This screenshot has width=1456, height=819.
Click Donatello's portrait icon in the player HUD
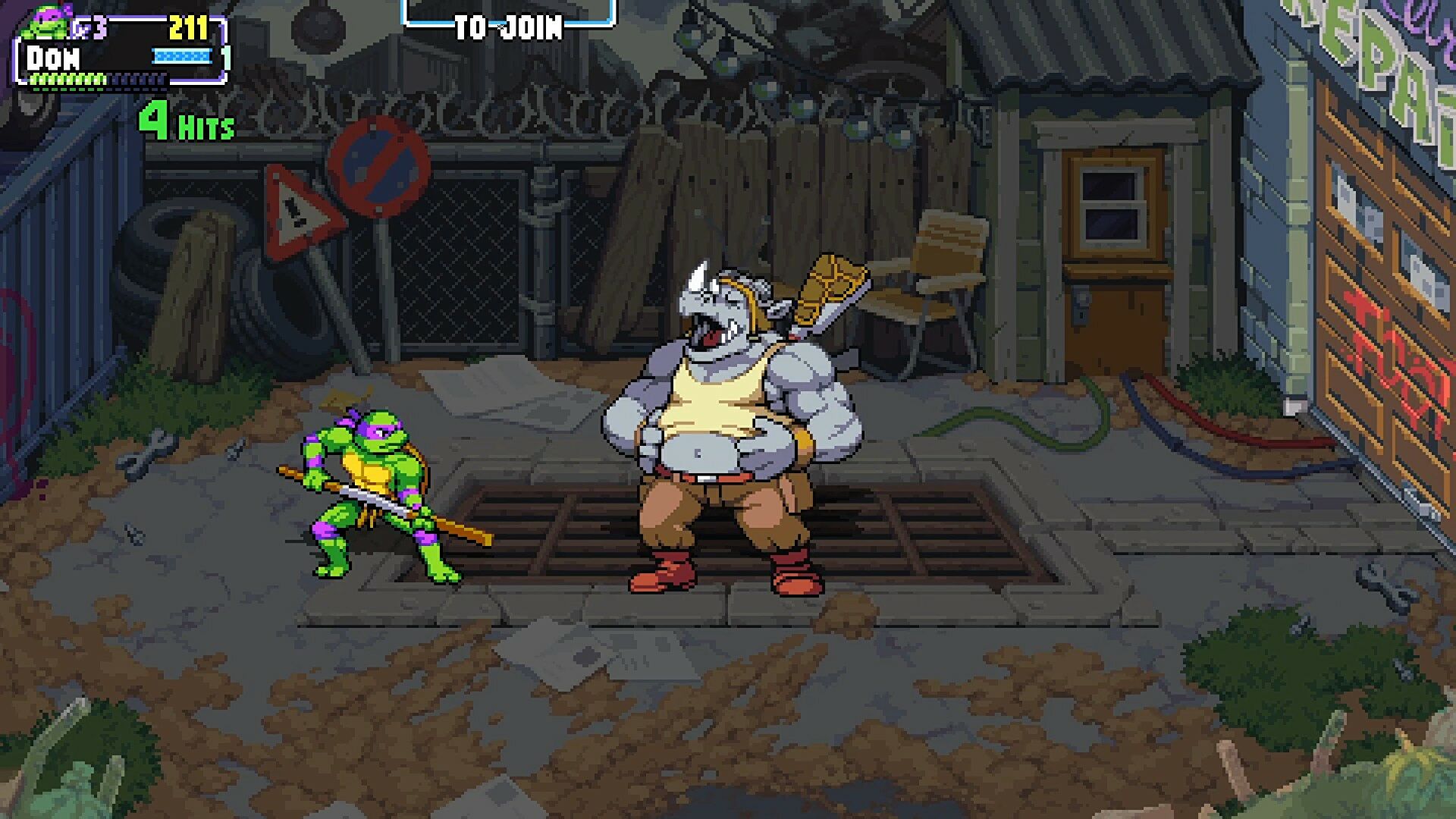coord(47,24)
